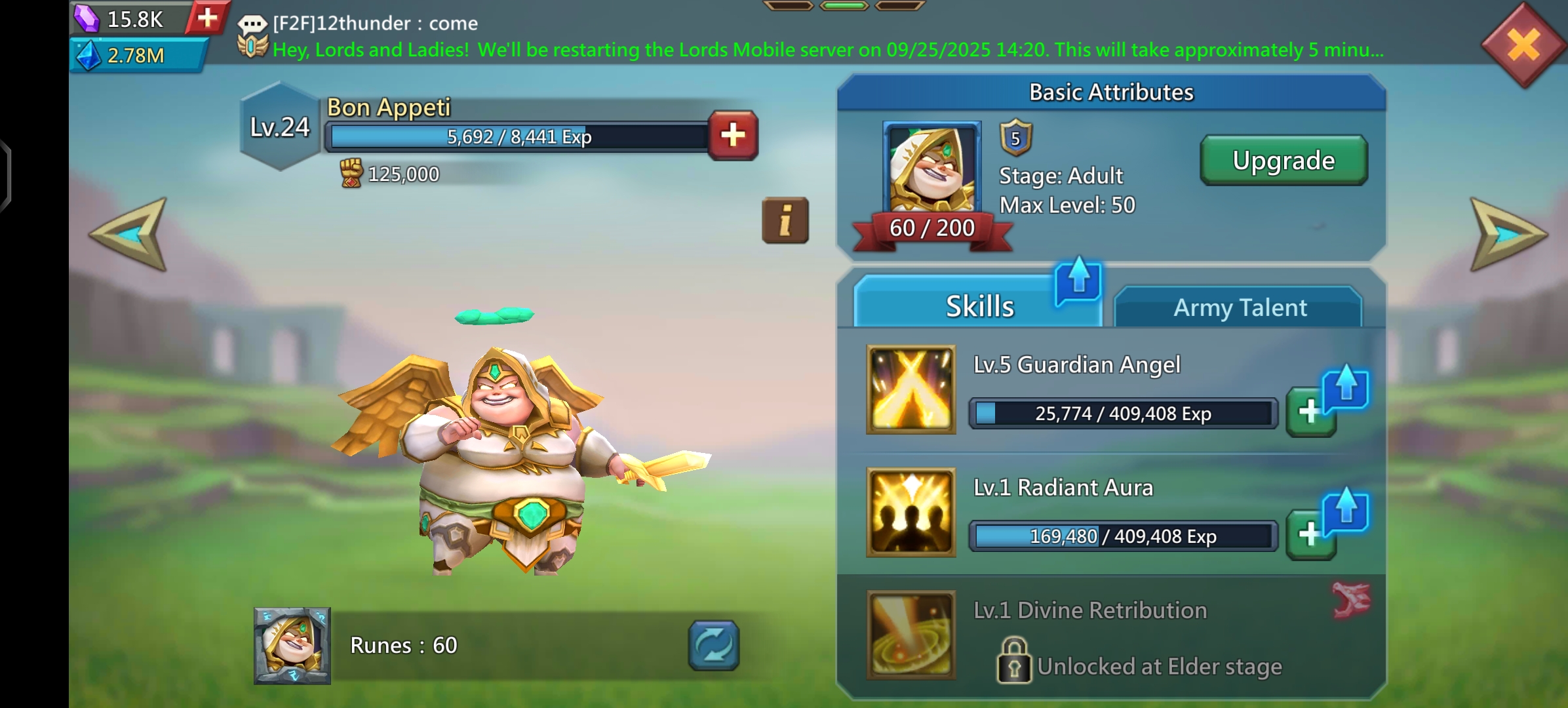Open the Bon Appeti rune portrait
The height and width of the screenshot is (708, 1568).
tap(292, 646)
